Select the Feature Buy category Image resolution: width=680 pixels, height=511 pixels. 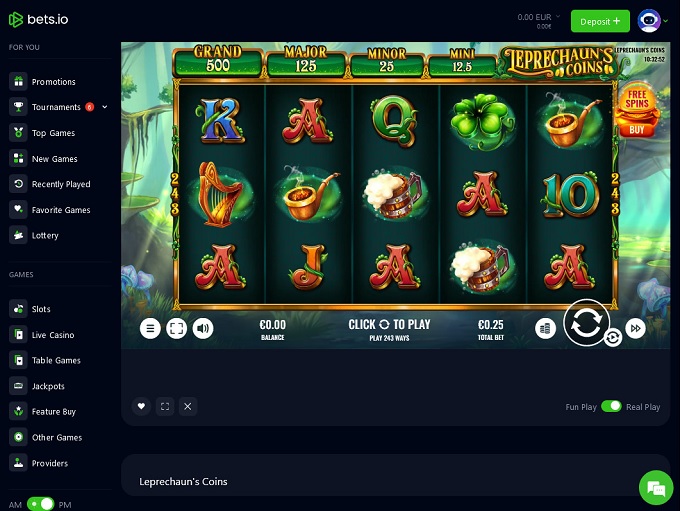point(53,412)
